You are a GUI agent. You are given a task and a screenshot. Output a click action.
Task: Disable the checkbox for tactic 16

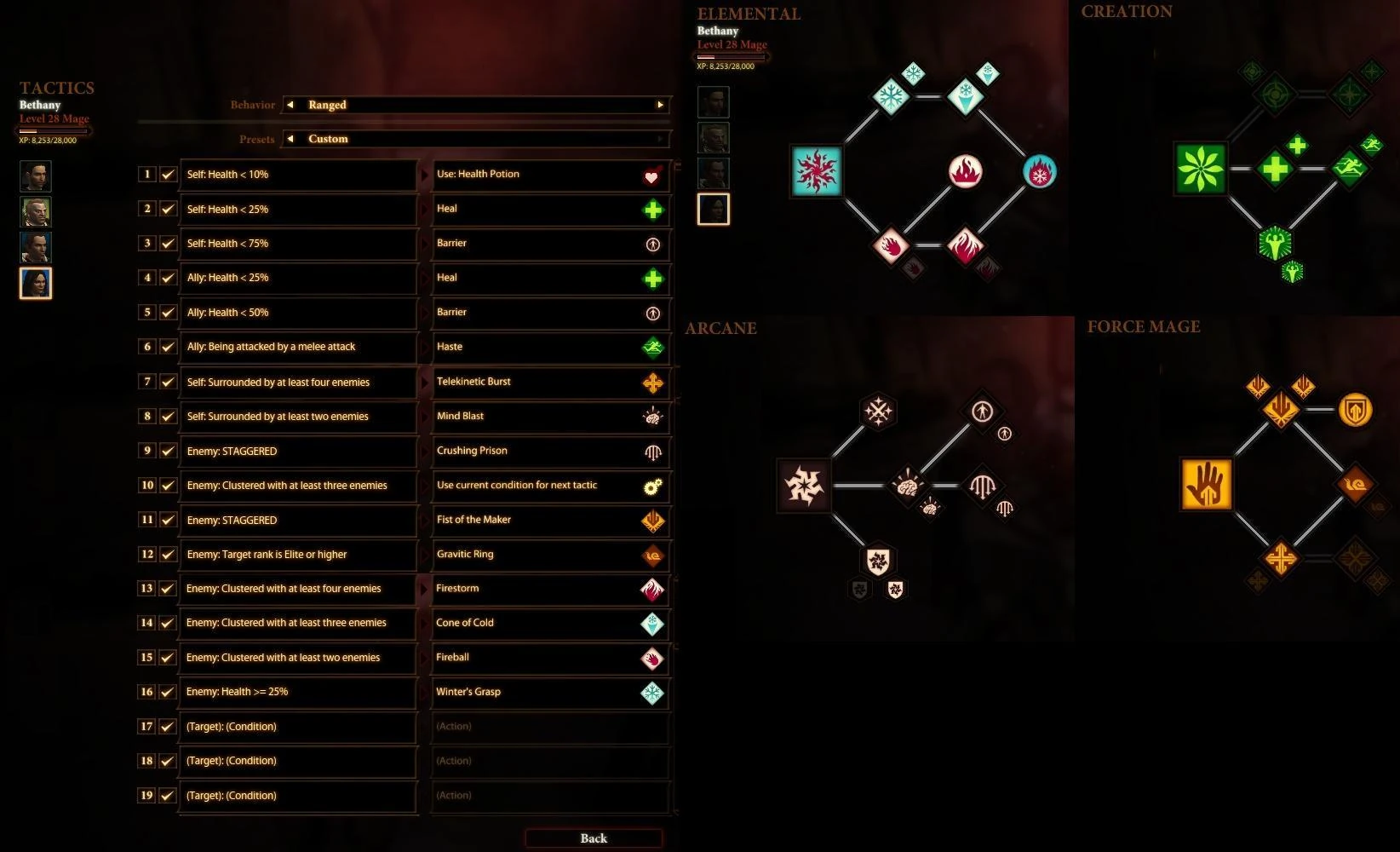tap(168, 692)
